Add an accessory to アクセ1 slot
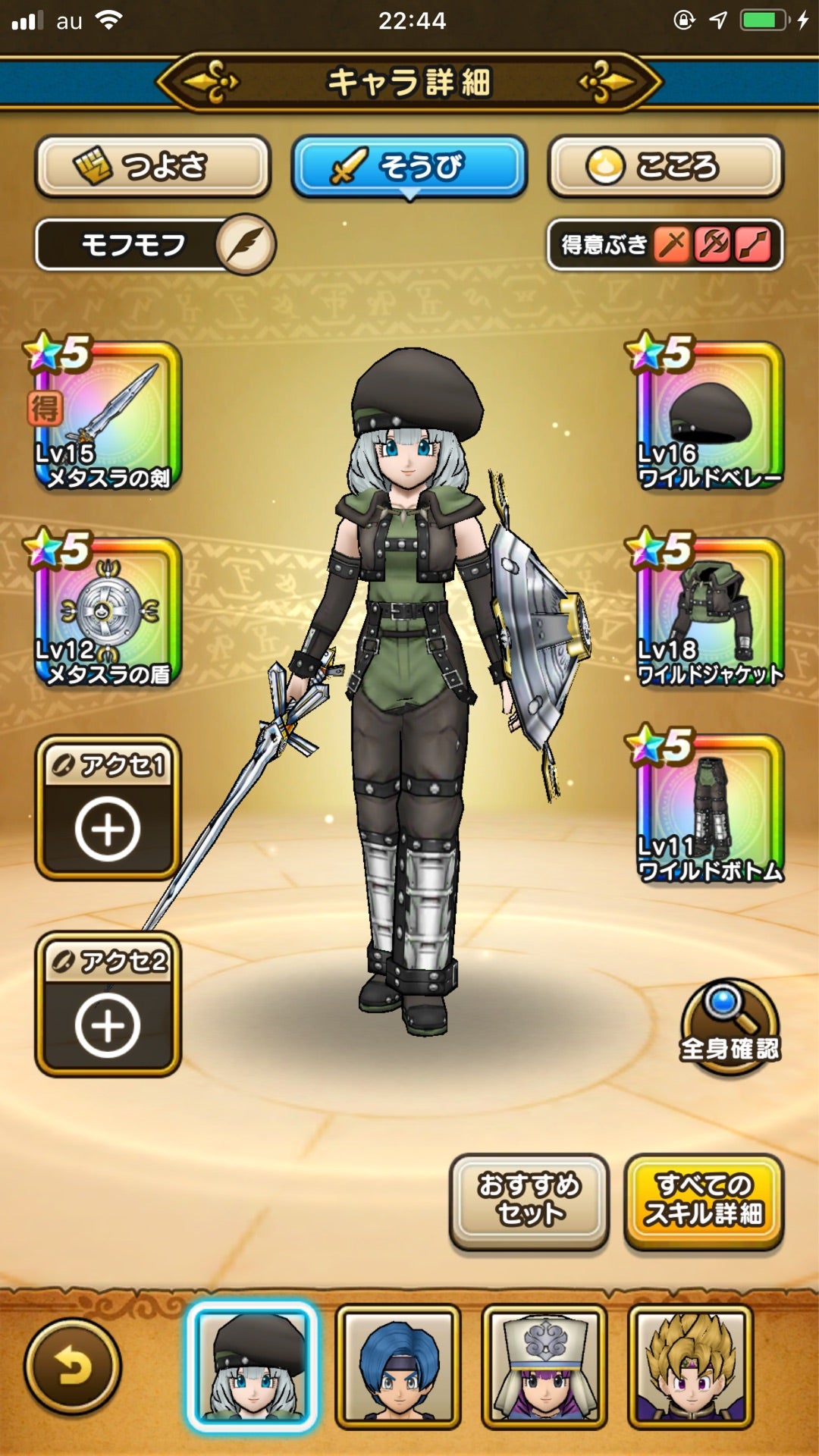 (x=108, y=808)
